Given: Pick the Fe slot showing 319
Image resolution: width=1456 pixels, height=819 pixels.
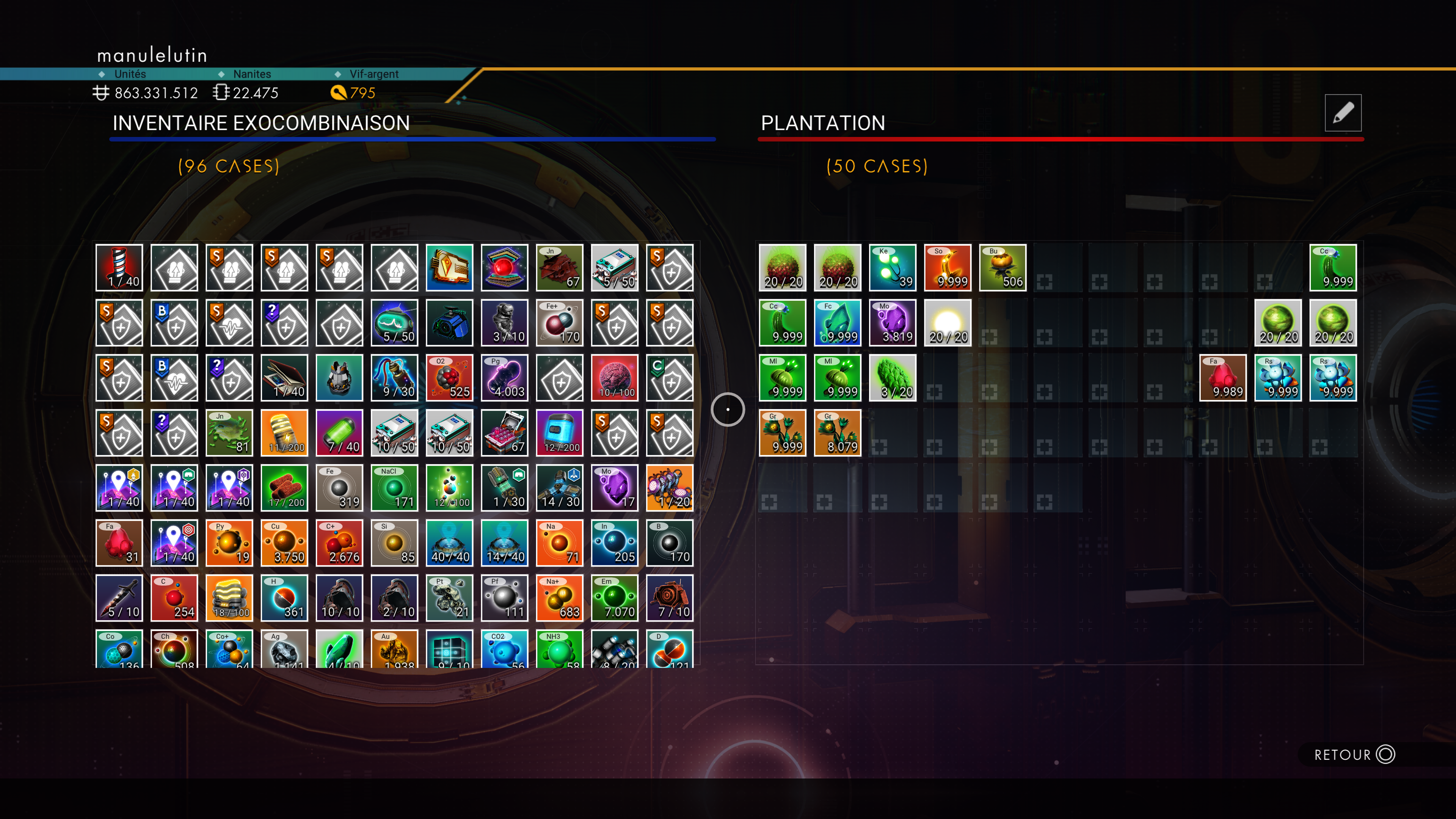Looking at the screenshot, I should pos(339,488).
